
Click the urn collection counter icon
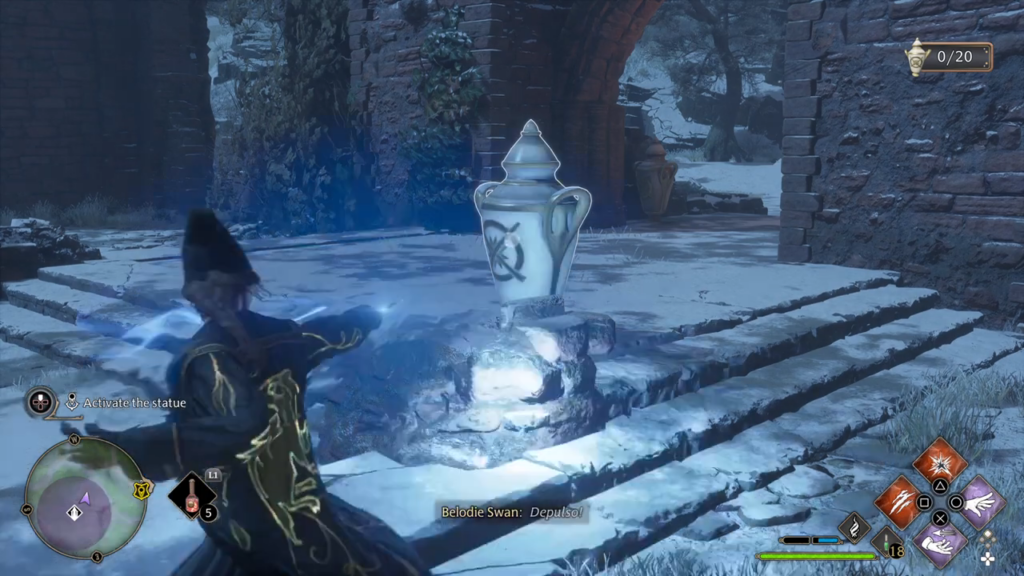(915, 58)
